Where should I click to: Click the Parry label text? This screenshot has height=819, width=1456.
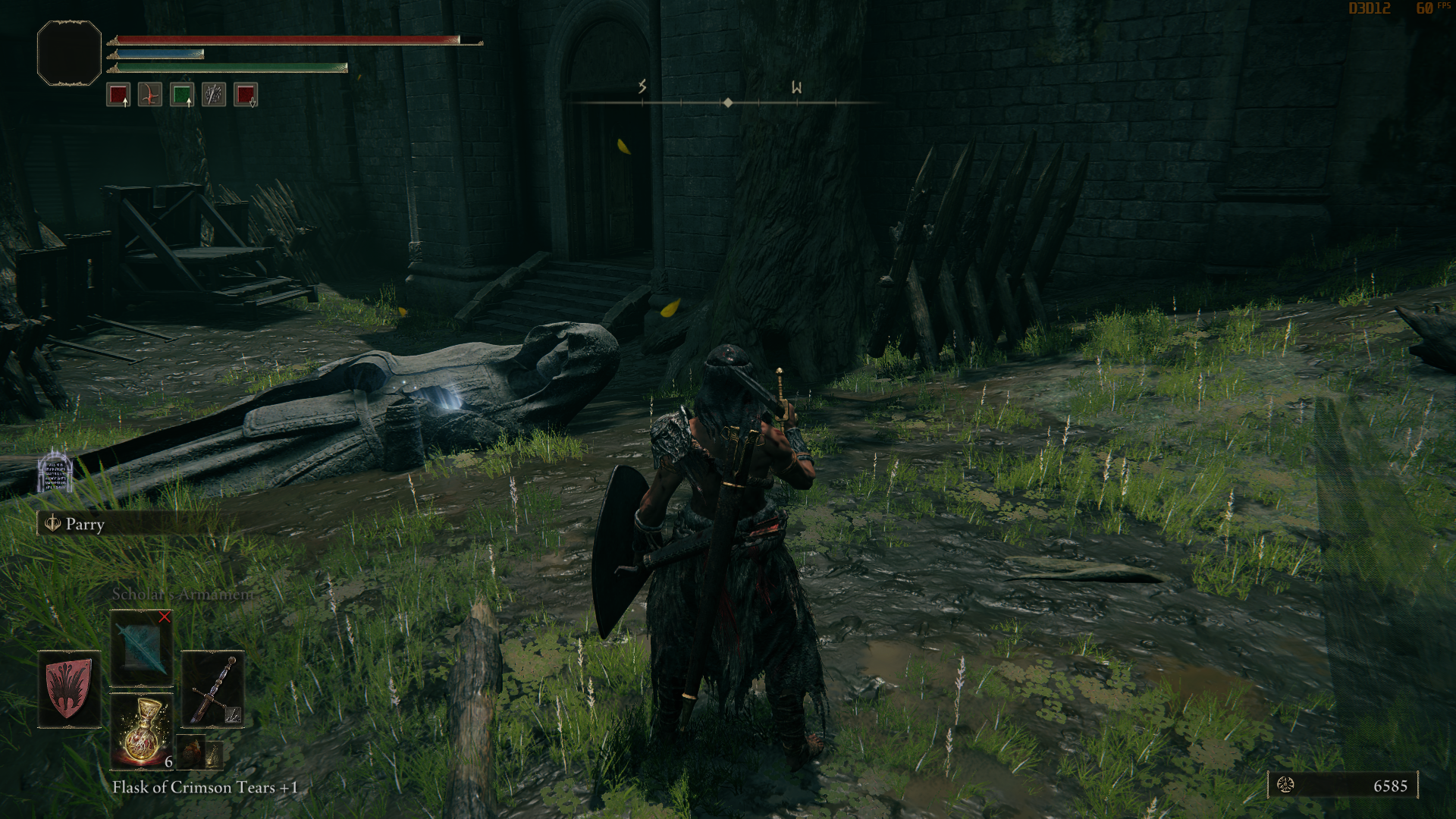click(x=86, y=525)
